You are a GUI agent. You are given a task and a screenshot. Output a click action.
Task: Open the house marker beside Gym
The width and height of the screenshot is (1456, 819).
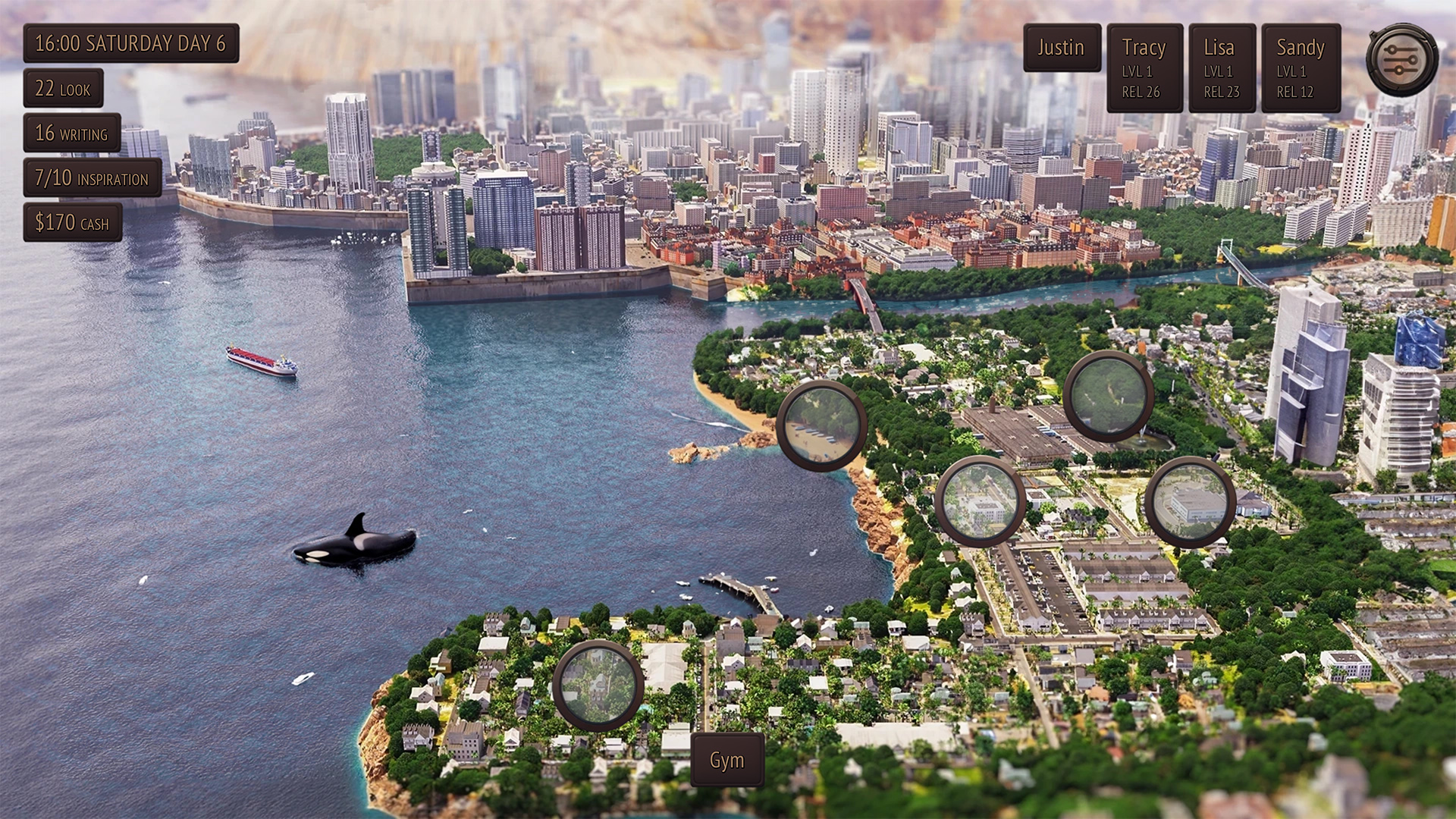coord(598,686)
